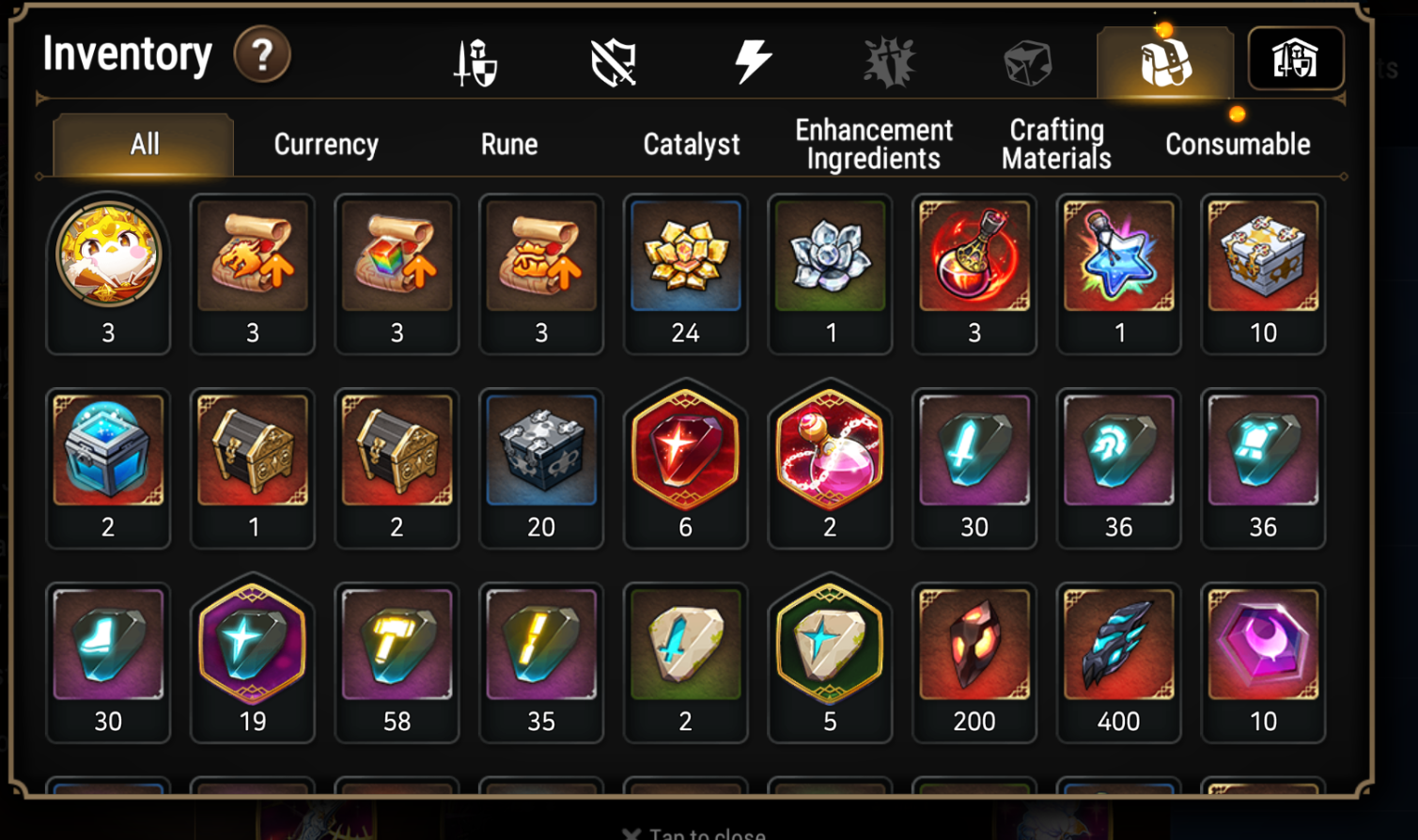Select the Enhancement Ingredients tab
The height and width of the screenshot is (840, 1418).
pyautogui.click(x=873, y=145)
